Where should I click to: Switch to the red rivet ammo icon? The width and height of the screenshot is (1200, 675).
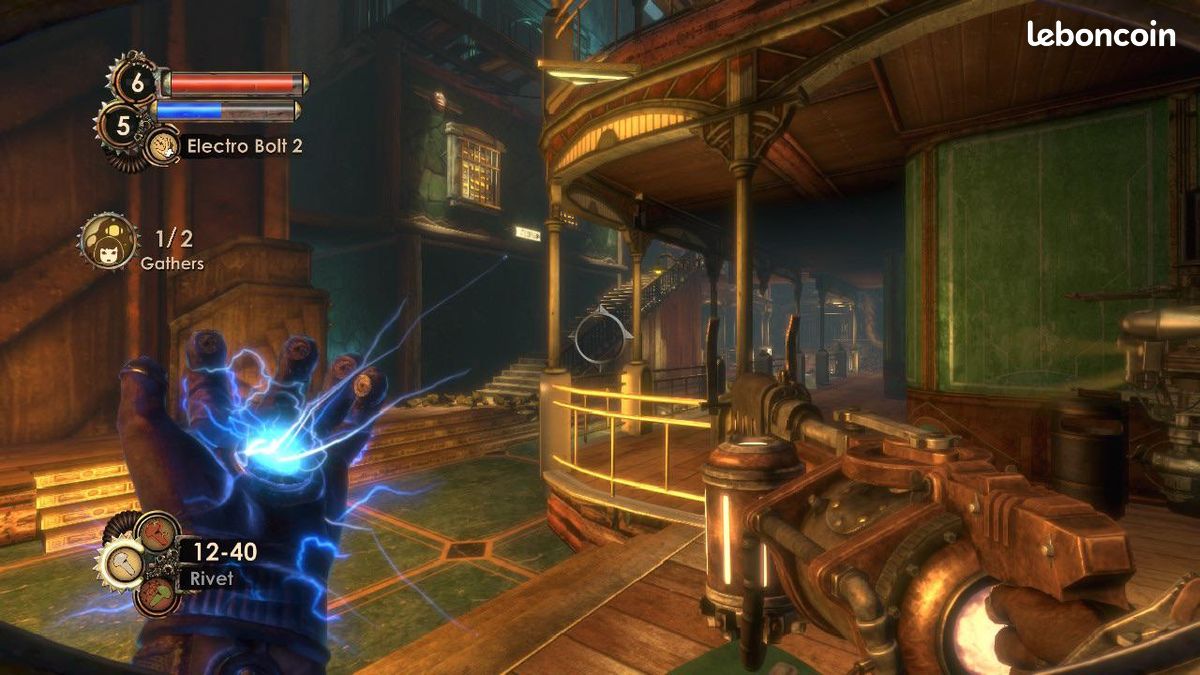pos(157,532)
